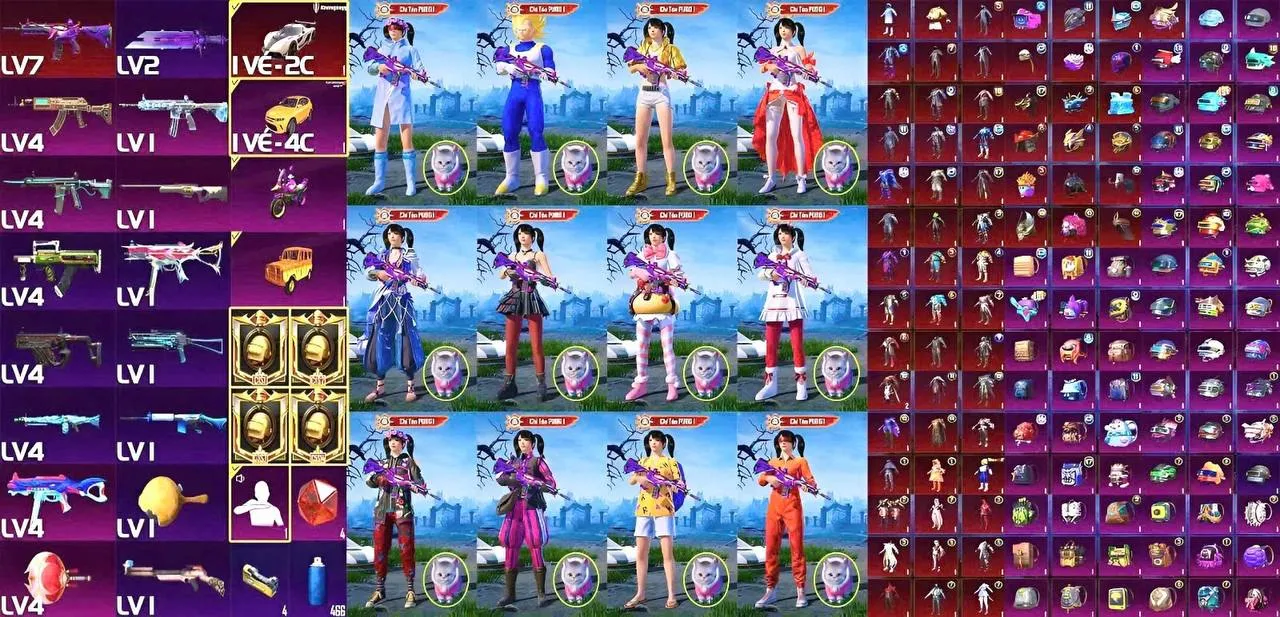Screen dimensions: 1280x617
Task: Pick the purple LV2 weapon skin tile
Action: click(172, 38)
